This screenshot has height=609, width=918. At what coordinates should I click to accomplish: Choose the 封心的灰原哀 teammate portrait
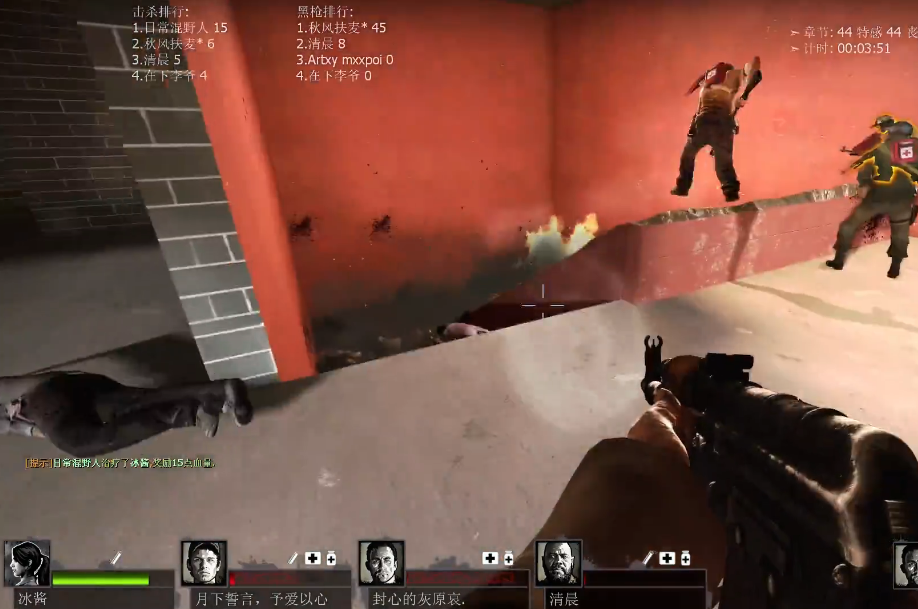[x=381, y=564]
